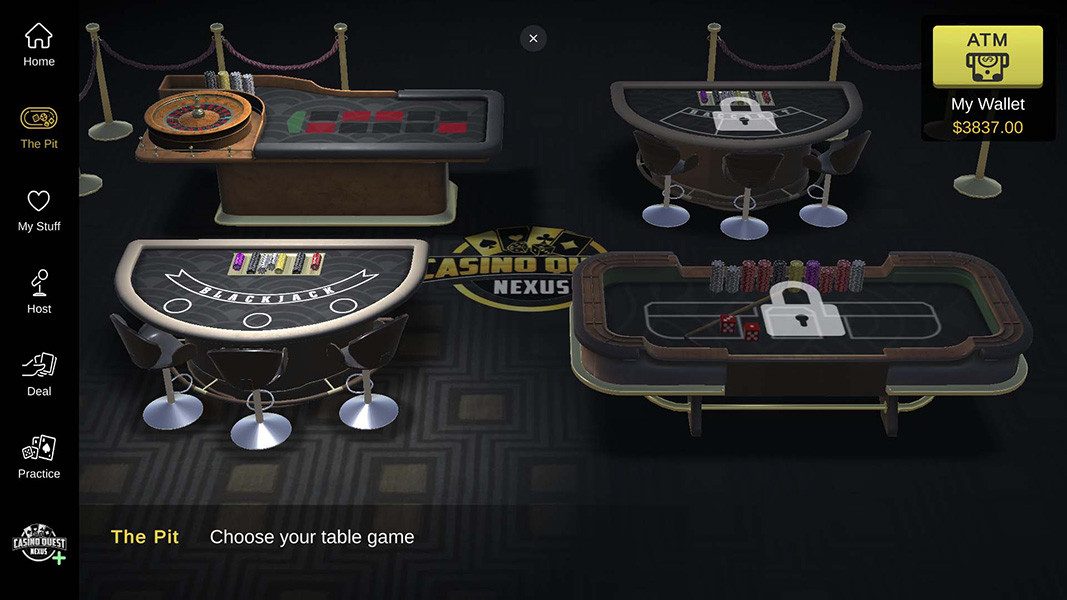Click the Casino Quest Nexus plus logo

tap(39, 543)
